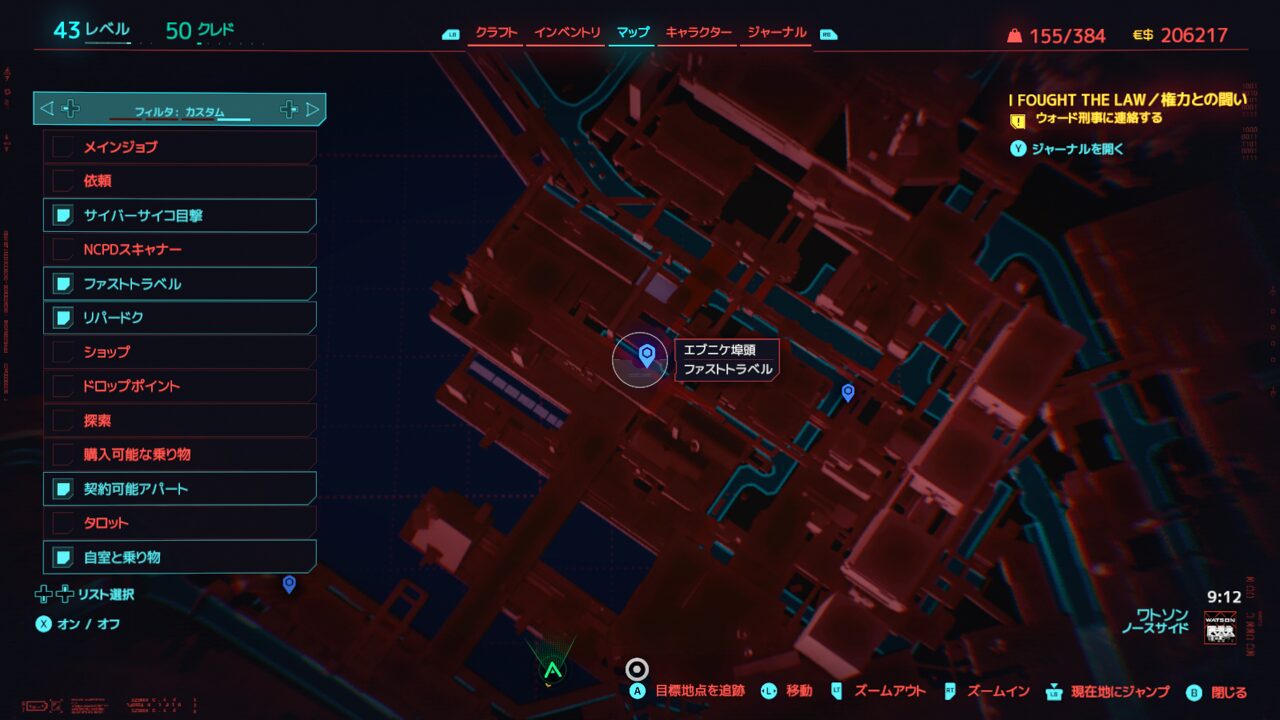Toggle the メインジョブ map filter
The width and height of the screenshot is (1280, 720).
tap(180, 147)
